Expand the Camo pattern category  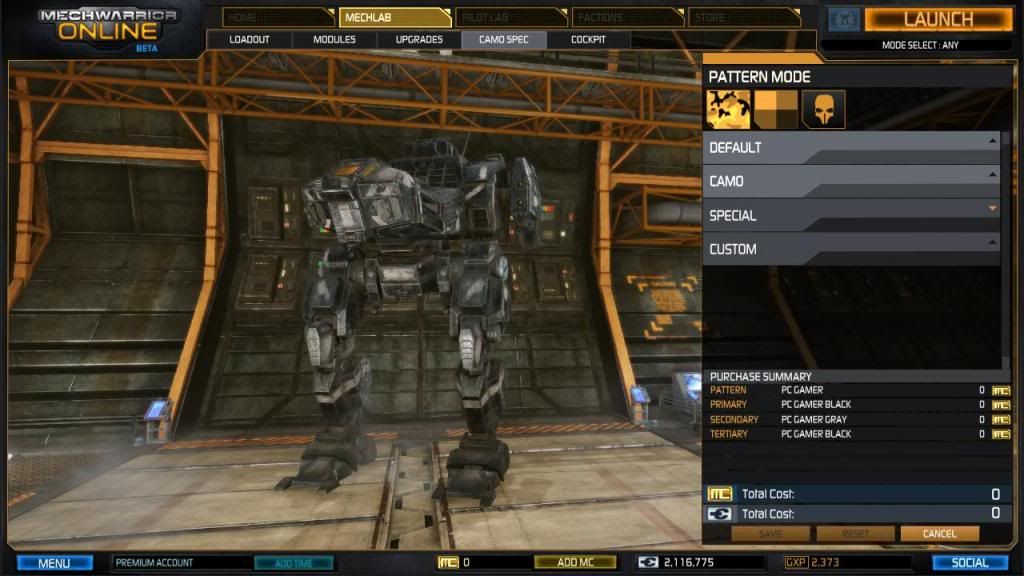(x=850, y=181)
